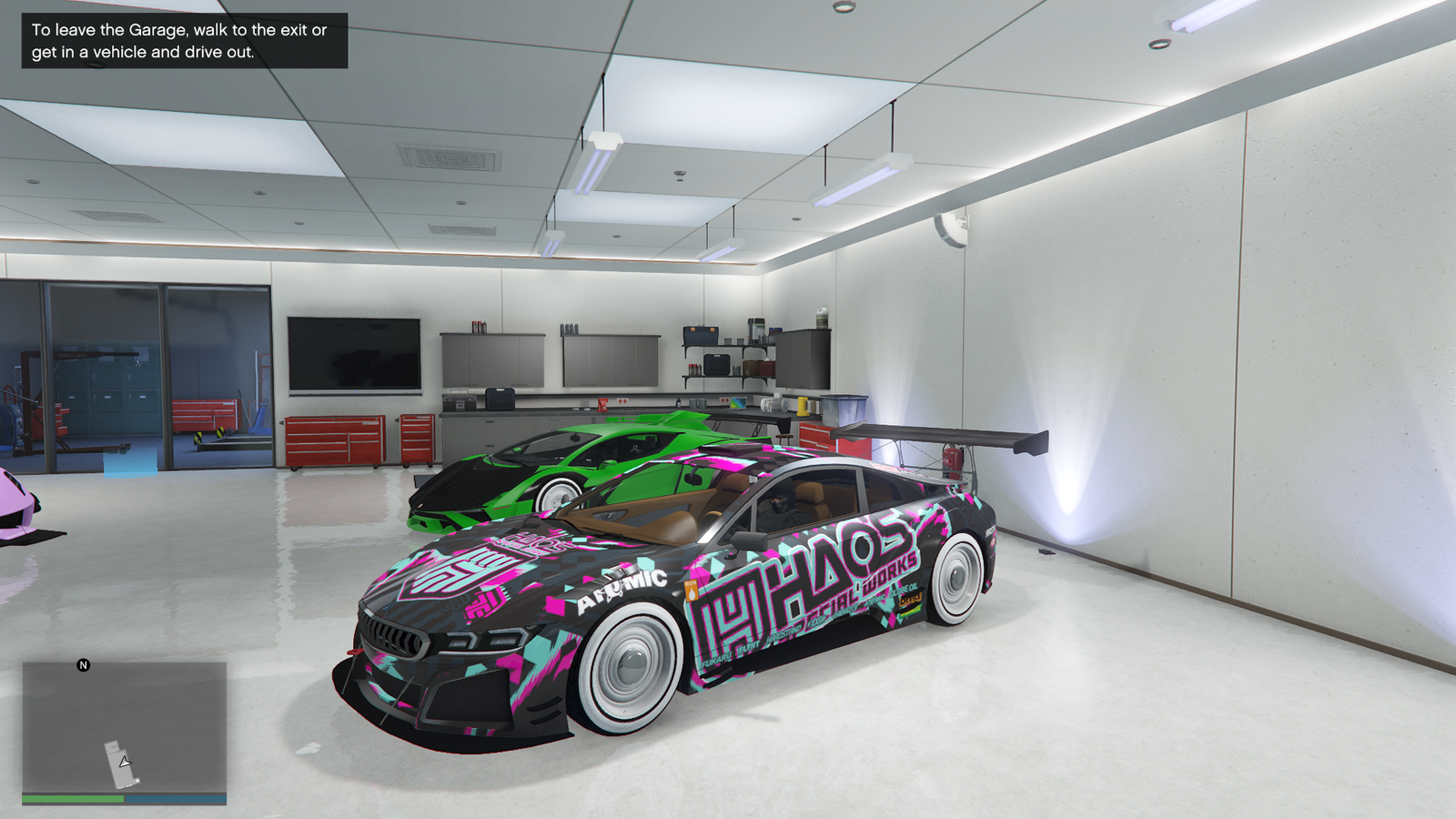The width and height of the screenshot is (1456, 819).
Task: Click the minimap in the corner
Action: 124,727
